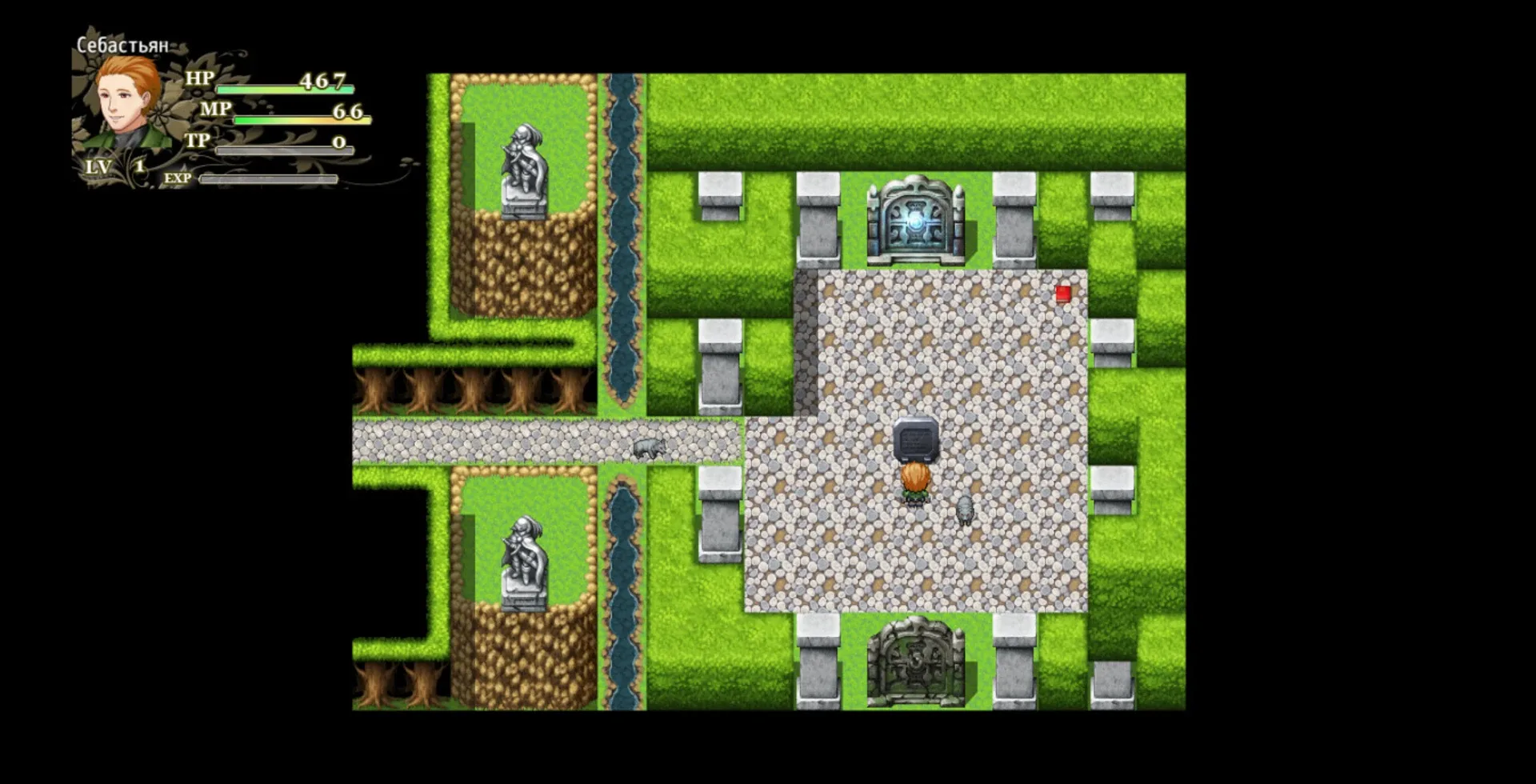Activate the red switch block
The width and height of the screenshot is (1536, 784).
[1063, 294]
